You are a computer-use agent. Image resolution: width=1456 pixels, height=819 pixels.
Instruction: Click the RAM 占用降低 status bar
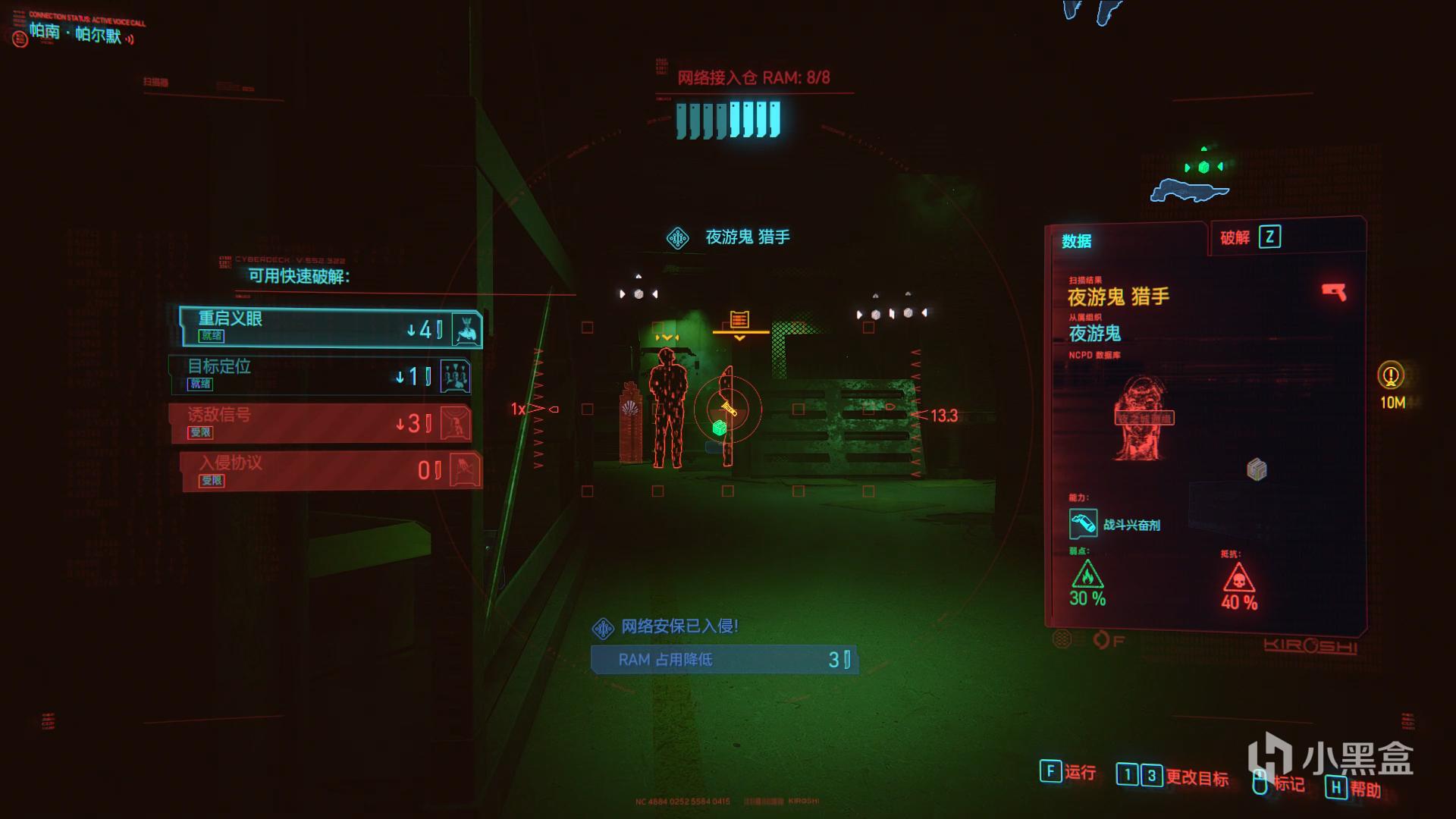click(724, 660)
